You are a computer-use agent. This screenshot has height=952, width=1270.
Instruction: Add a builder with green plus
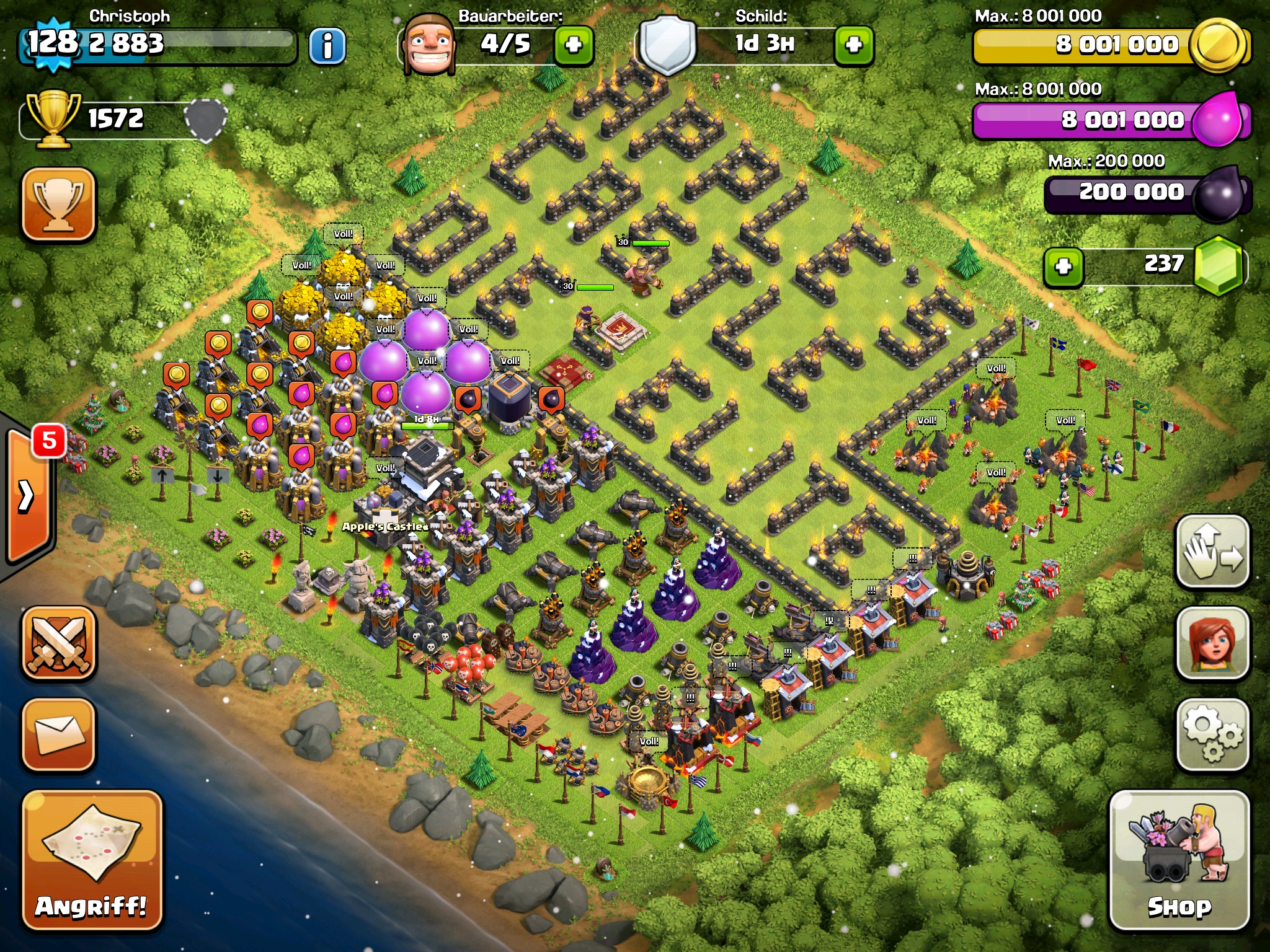[x=574, y=45]
